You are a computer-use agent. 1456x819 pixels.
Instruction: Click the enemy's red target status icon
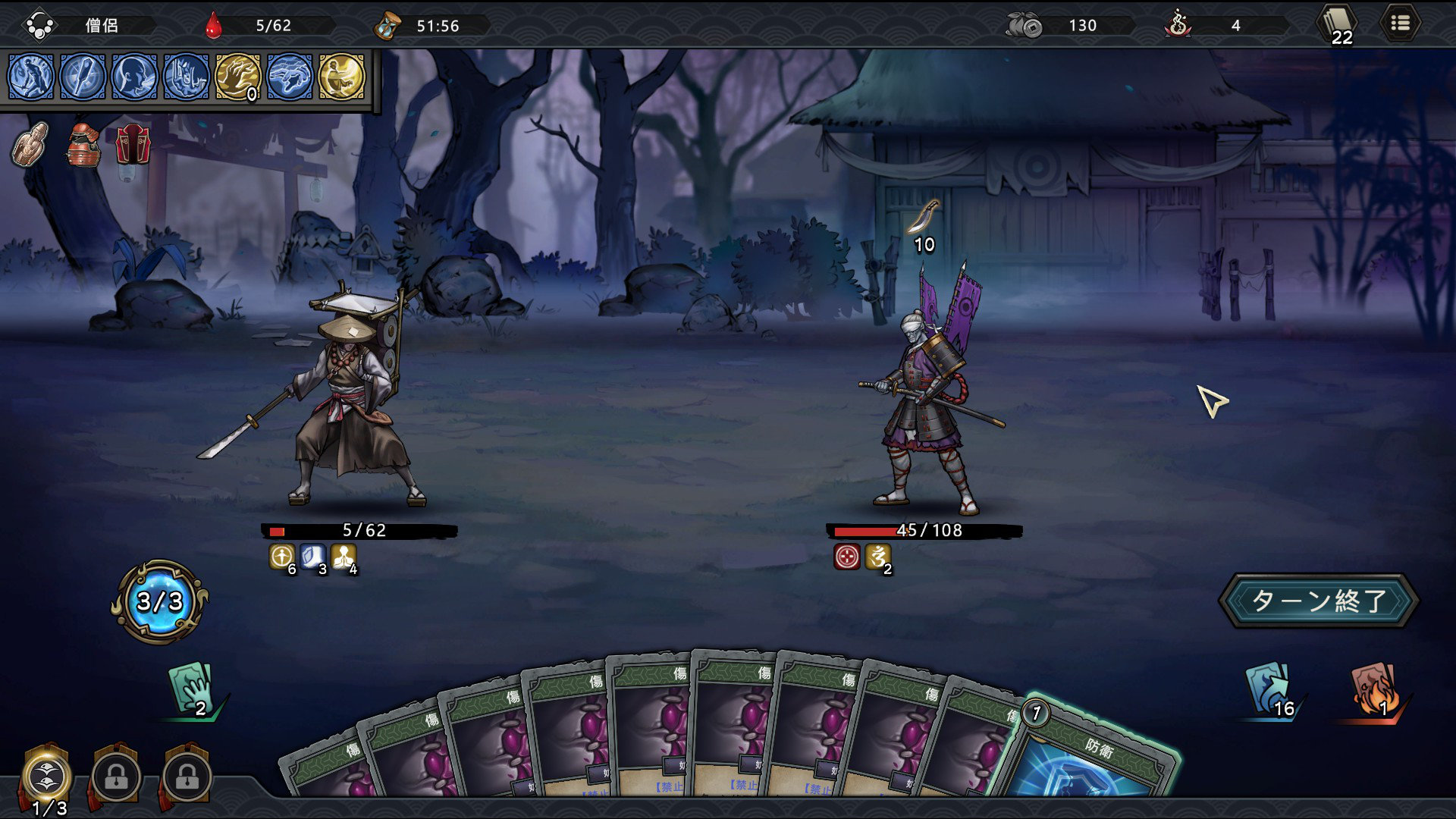pos(846,557)
